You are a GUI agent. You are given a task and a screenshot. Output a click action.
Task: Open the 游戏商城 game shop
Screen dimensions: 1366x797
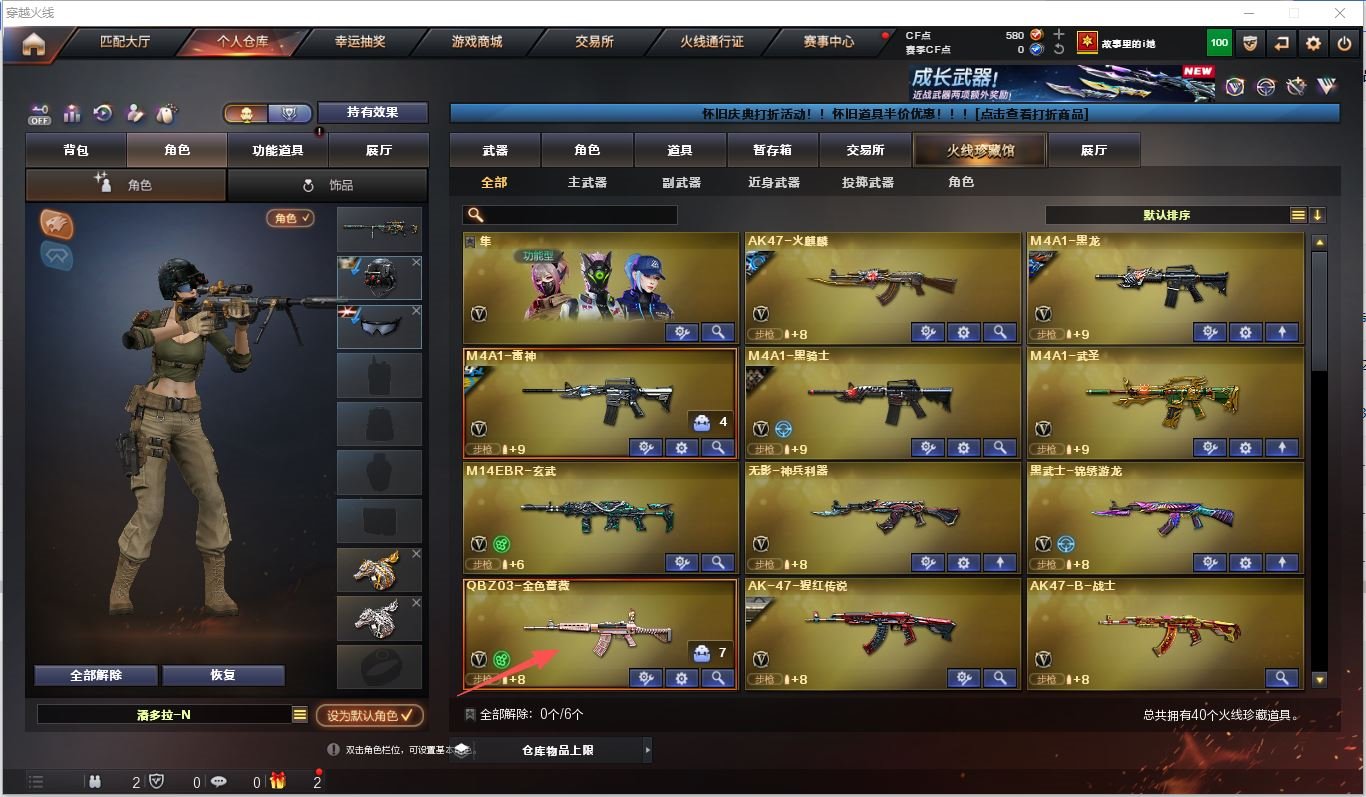point(477,42)
